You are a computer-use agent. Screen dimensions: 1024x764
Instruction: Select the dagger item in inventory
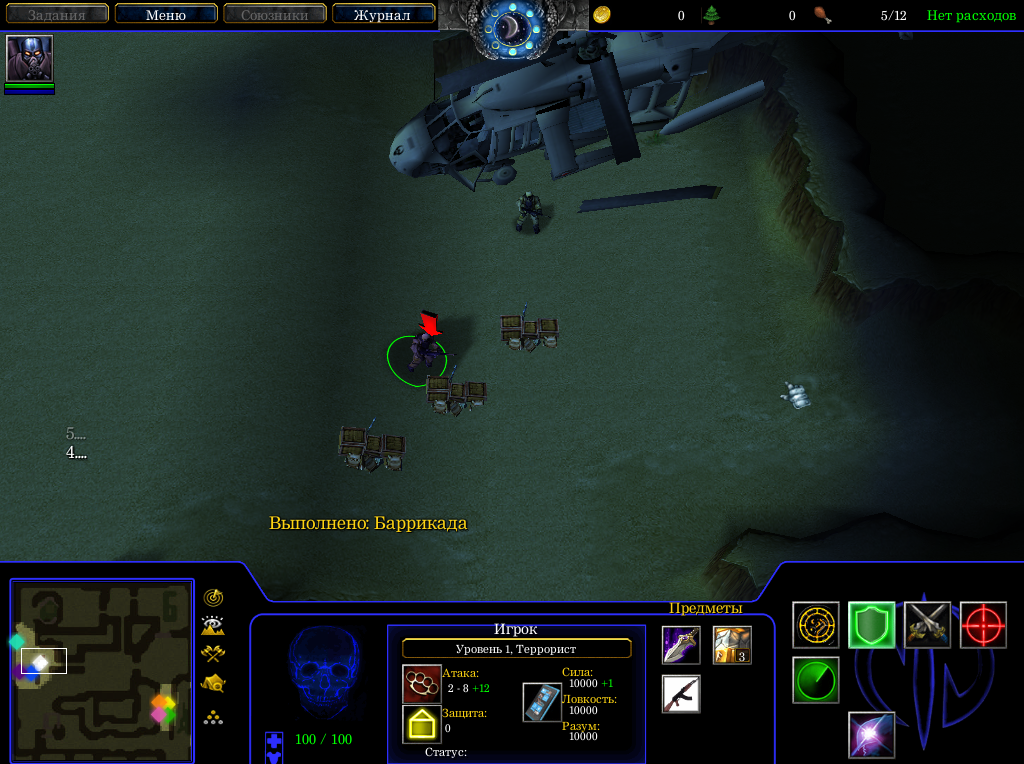(x=681, y=645)
